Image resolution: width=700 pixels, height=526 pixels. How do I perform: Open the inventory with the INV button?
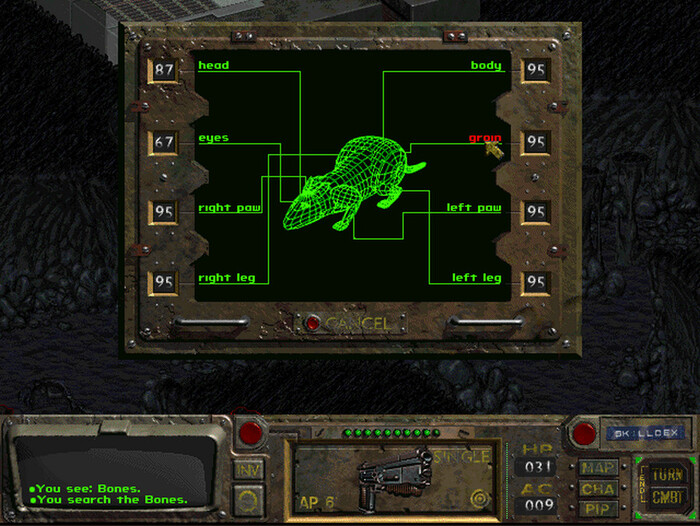pos(247,468)
